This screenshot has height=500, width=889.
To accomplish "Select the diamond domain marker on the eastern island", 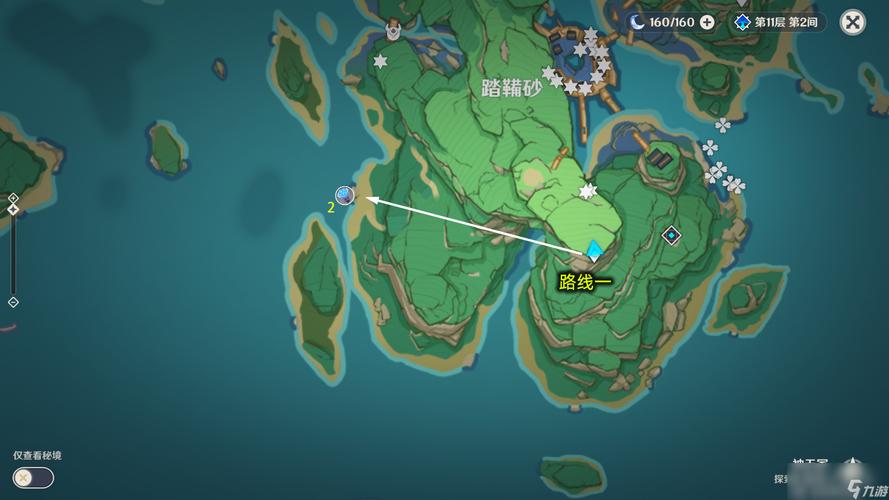I will coord(671,236).
